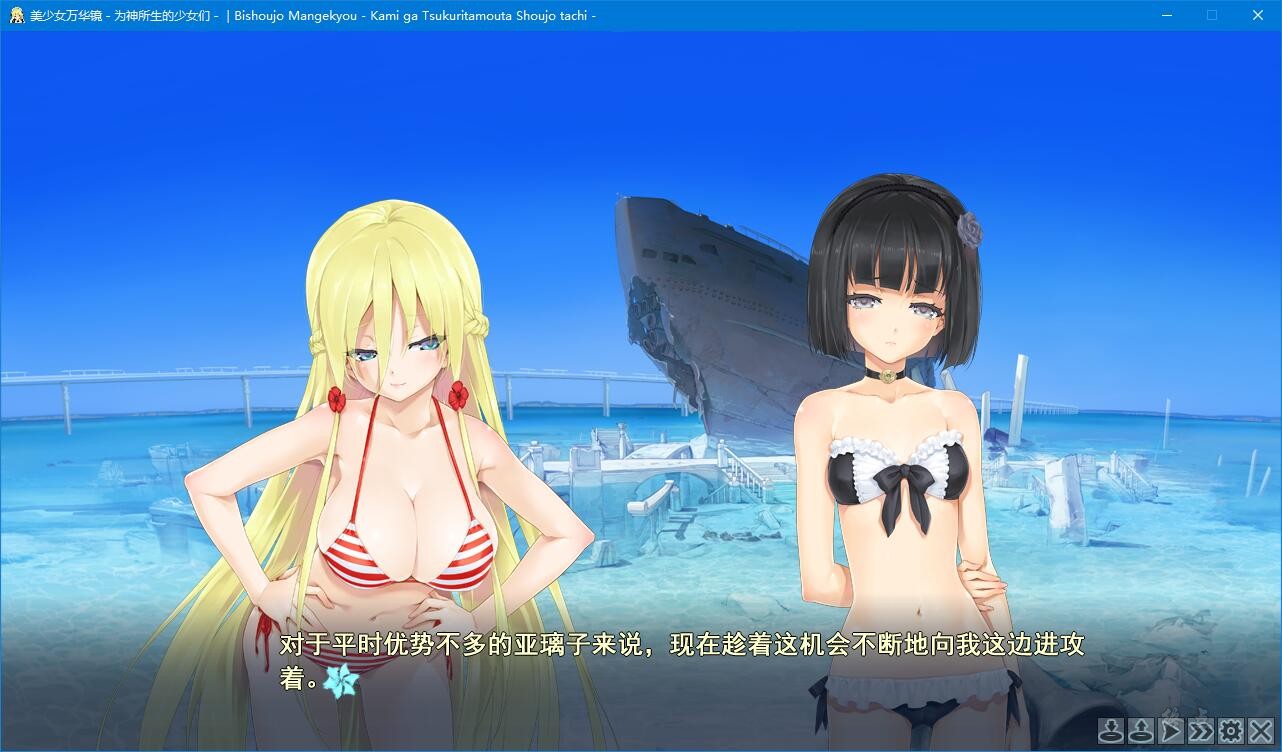The image size is (1282, 752).
Task: Minimize the game window
Action: (x=1167, y=15)
